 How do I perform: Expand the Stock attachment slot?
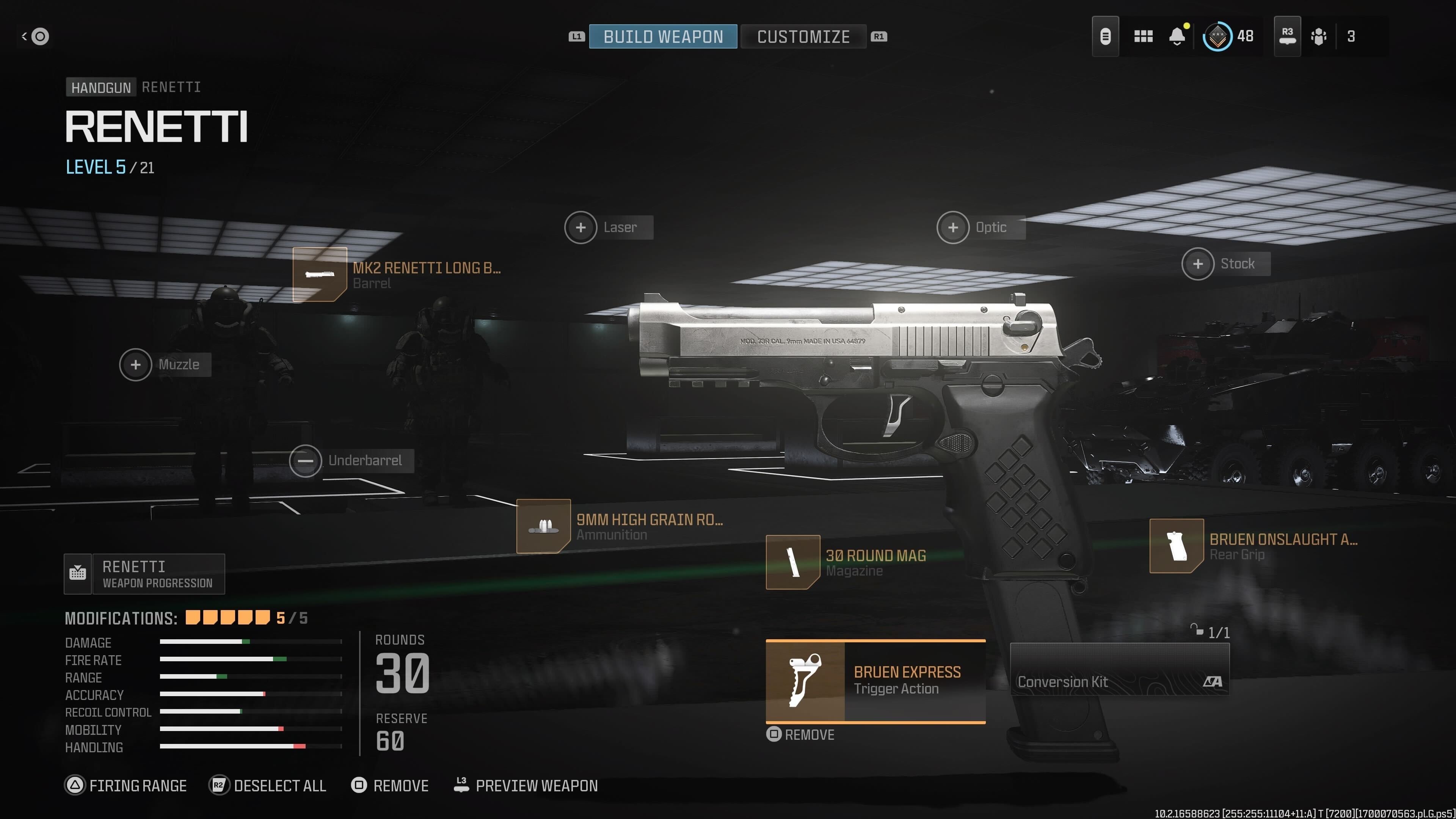point(1198,264)
